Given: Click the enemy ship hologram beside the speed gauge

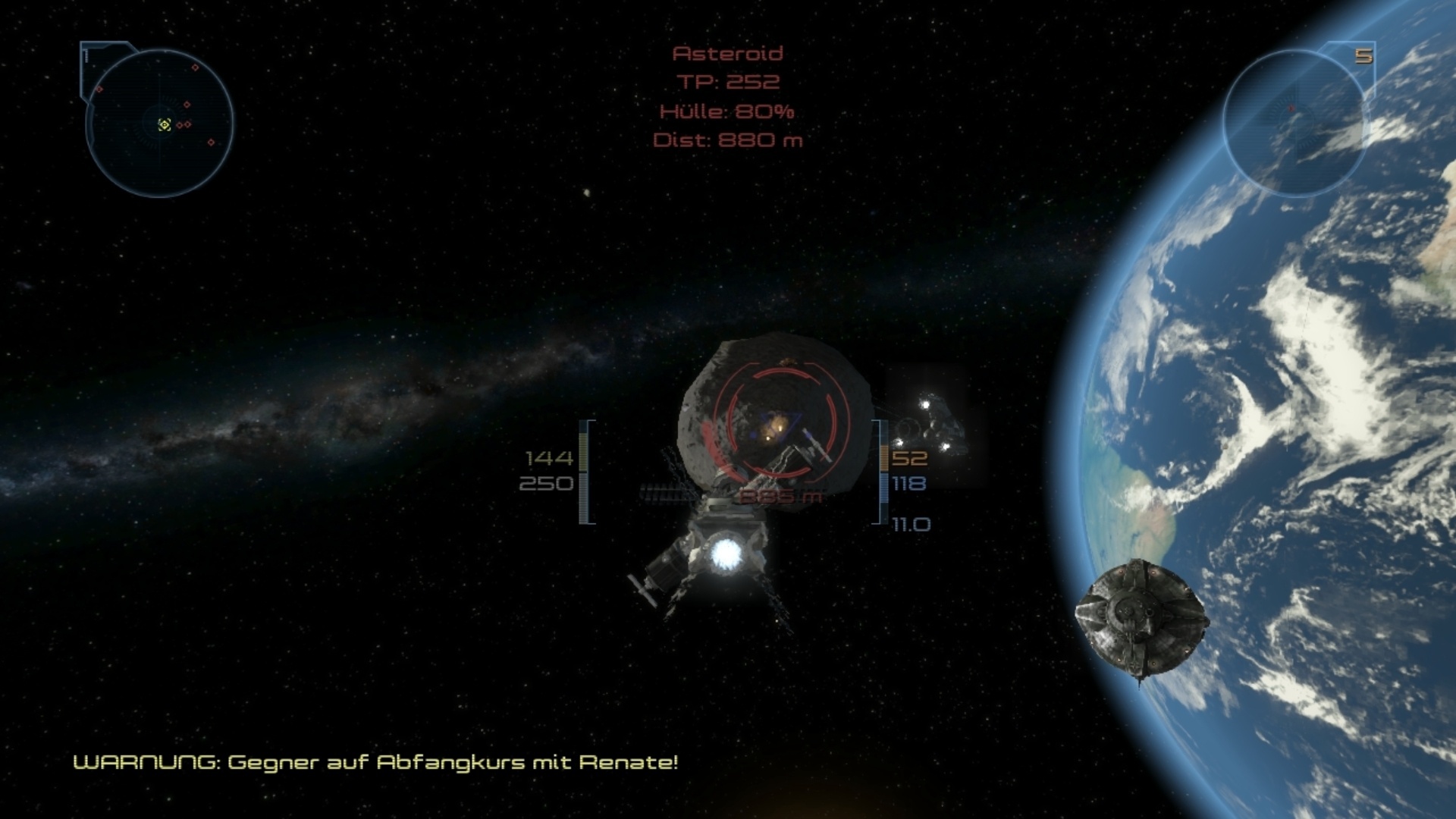Looking at the screenshot, I should click(x=940, y=421).
